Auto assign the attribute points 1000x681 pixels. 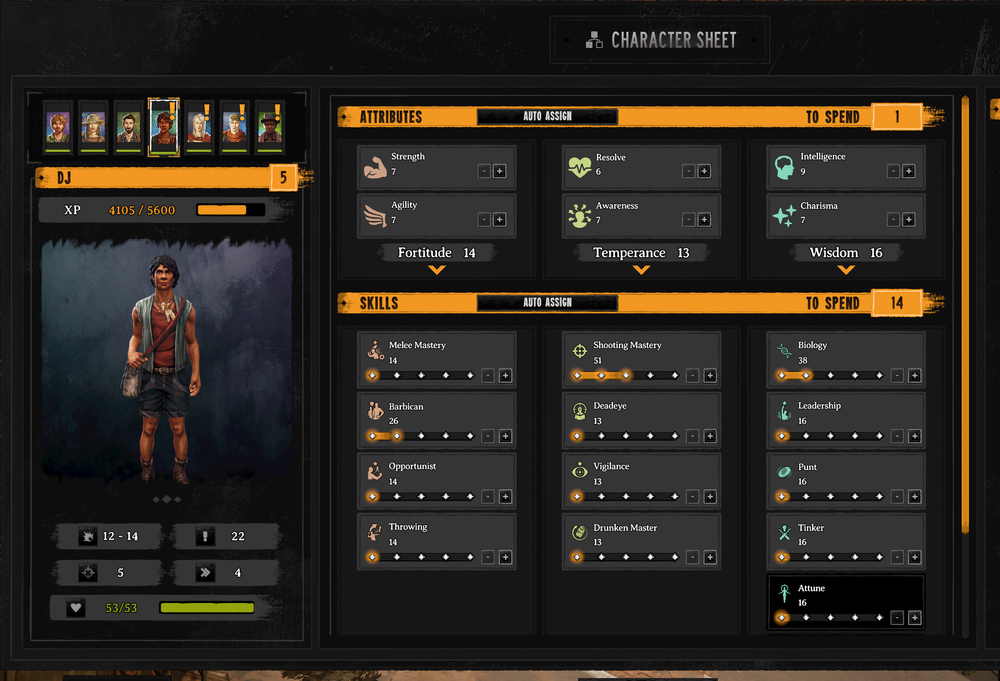[547, 117]
